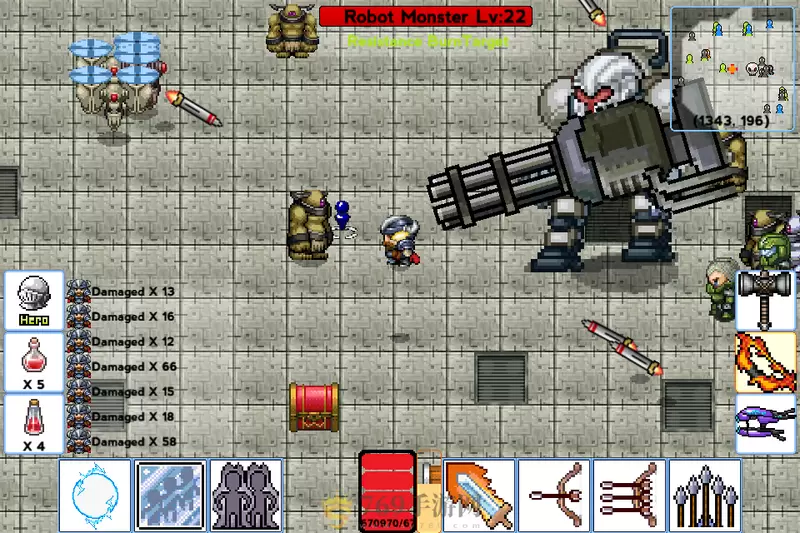Select the orange sword attack
The height and width of the screenshot is (533, 800).
tap(478, 495)
